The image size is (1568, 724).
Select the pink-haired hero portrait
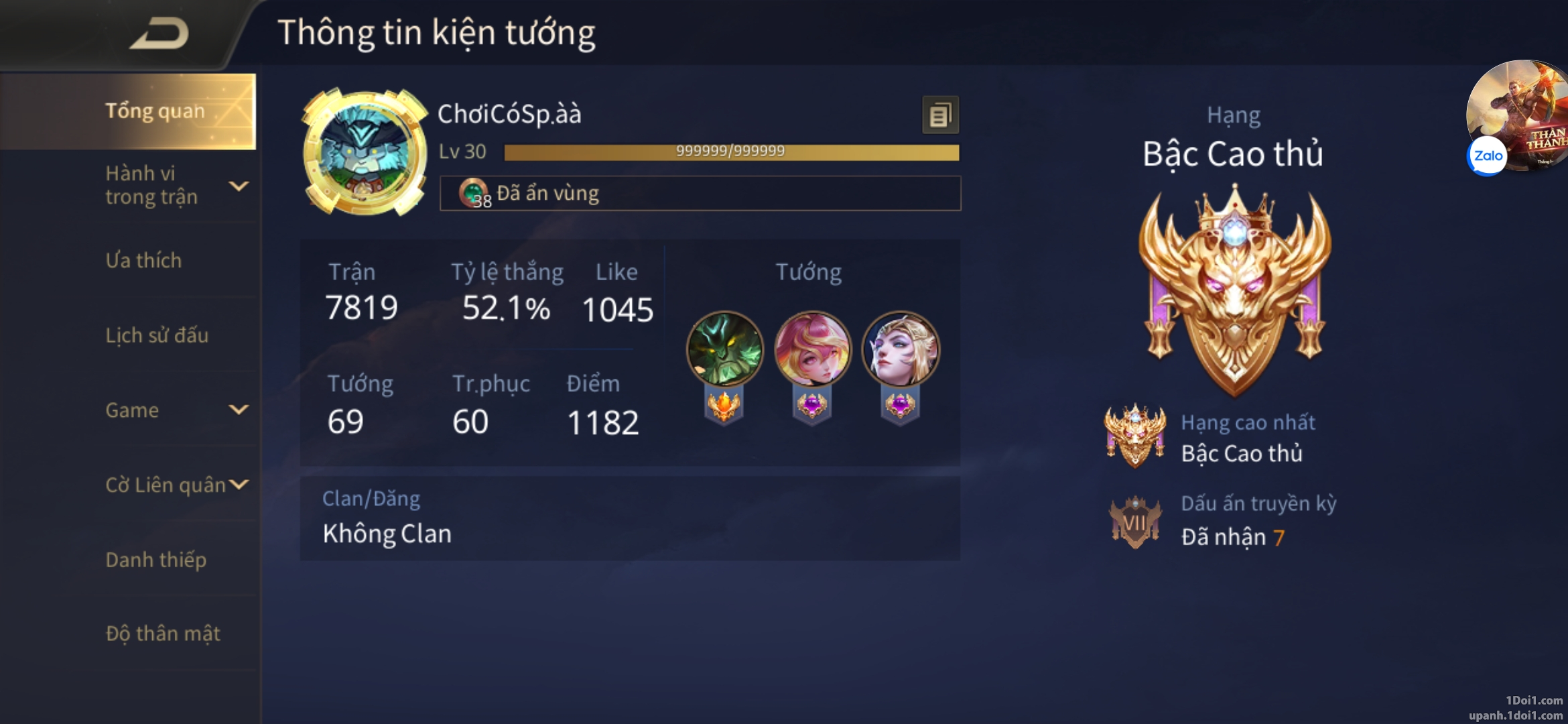click(x=812, y=349)
